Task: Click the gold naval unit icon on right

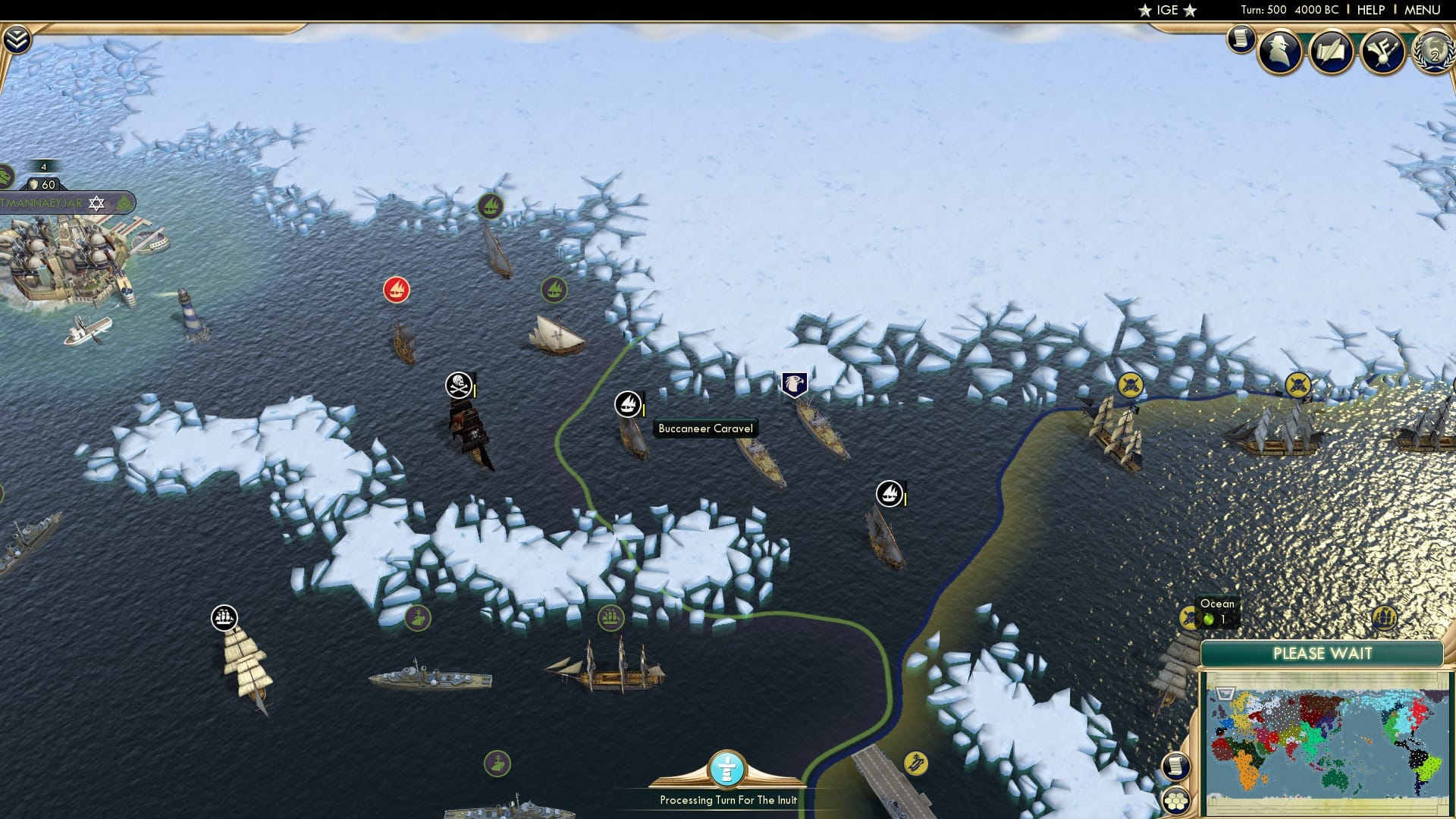Action: point(1129,385)
